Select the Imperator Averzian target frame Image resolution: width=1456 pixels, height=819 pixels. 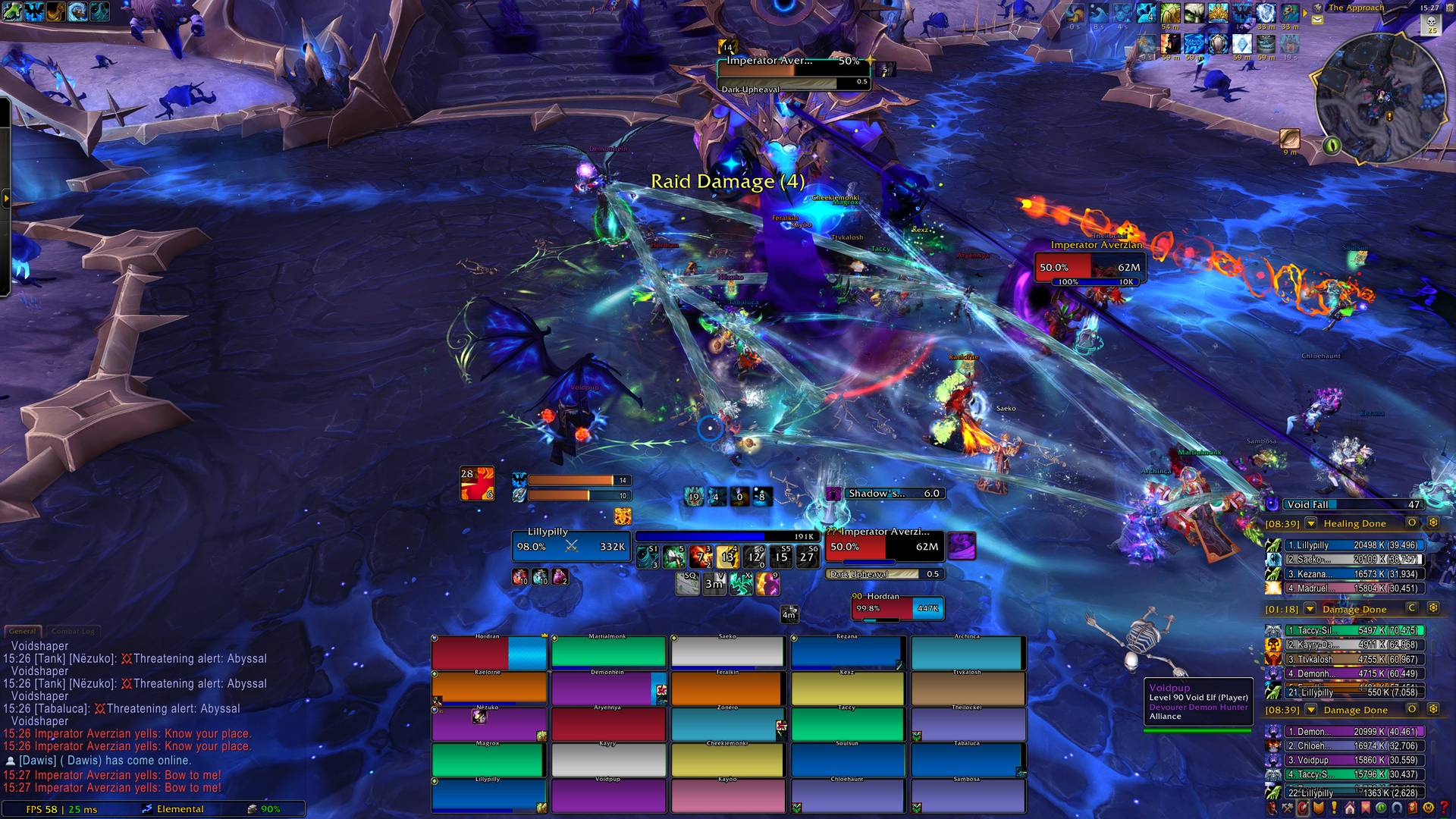[x=884, y=546]
